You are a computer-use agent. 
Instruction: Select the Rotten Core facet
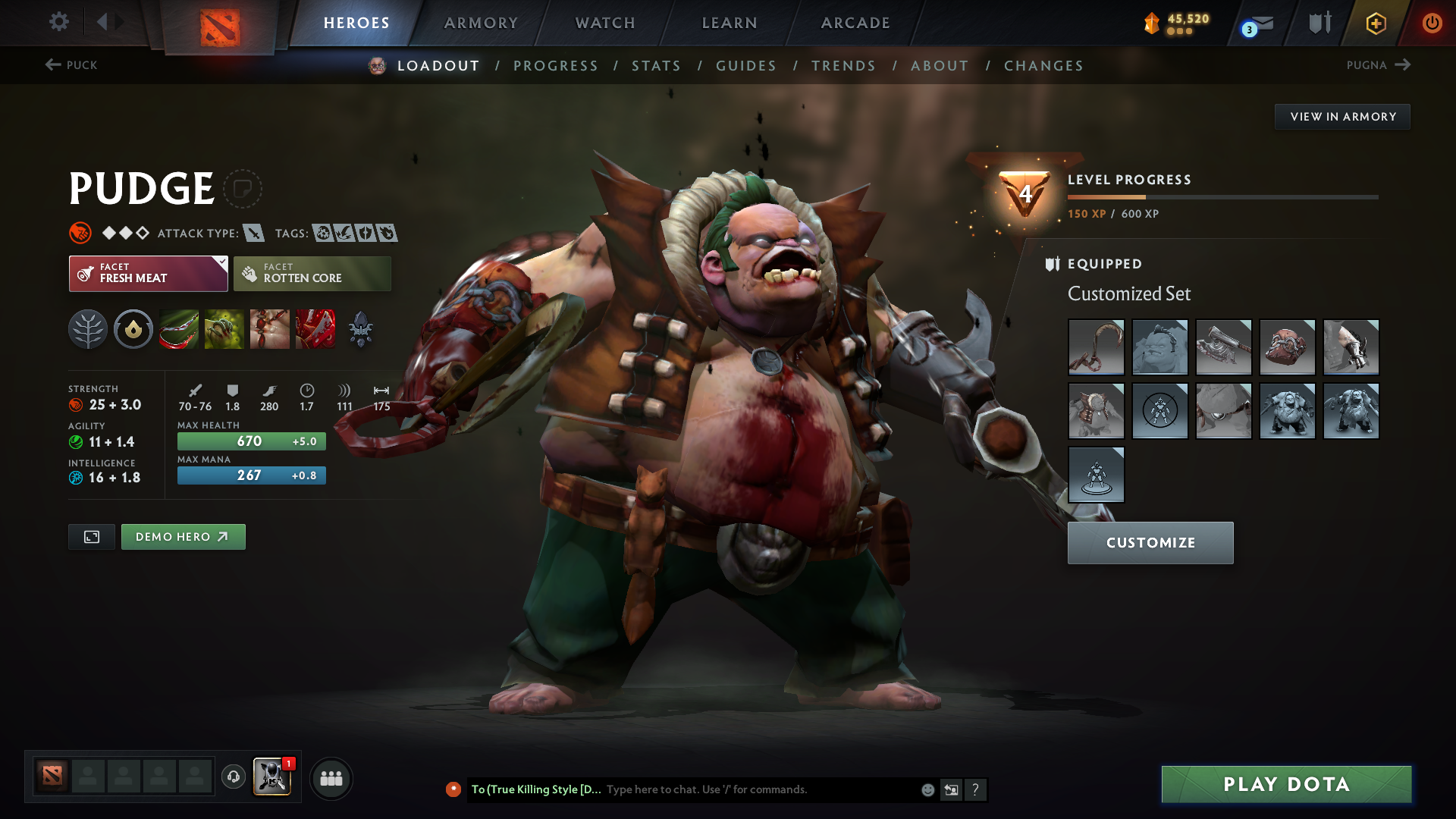tap(312, 274)
